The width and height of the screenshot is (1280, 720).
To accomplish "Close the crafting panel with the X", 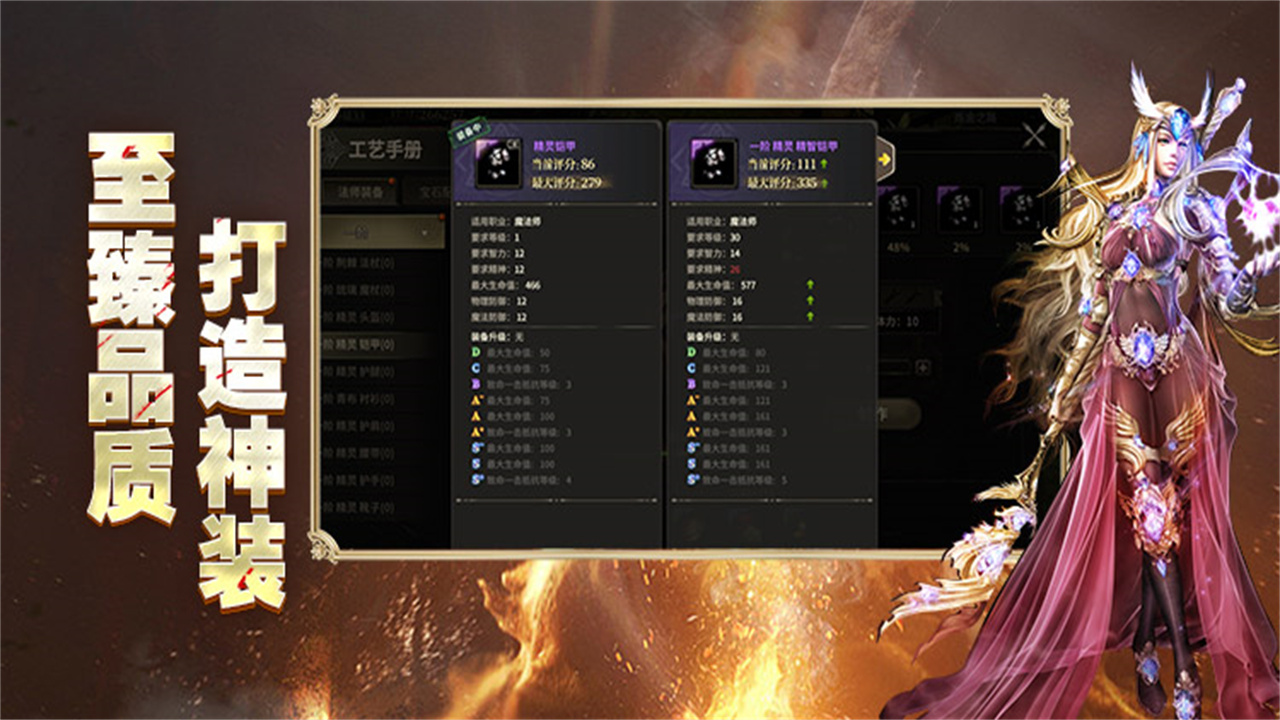I will [1035, 136].
